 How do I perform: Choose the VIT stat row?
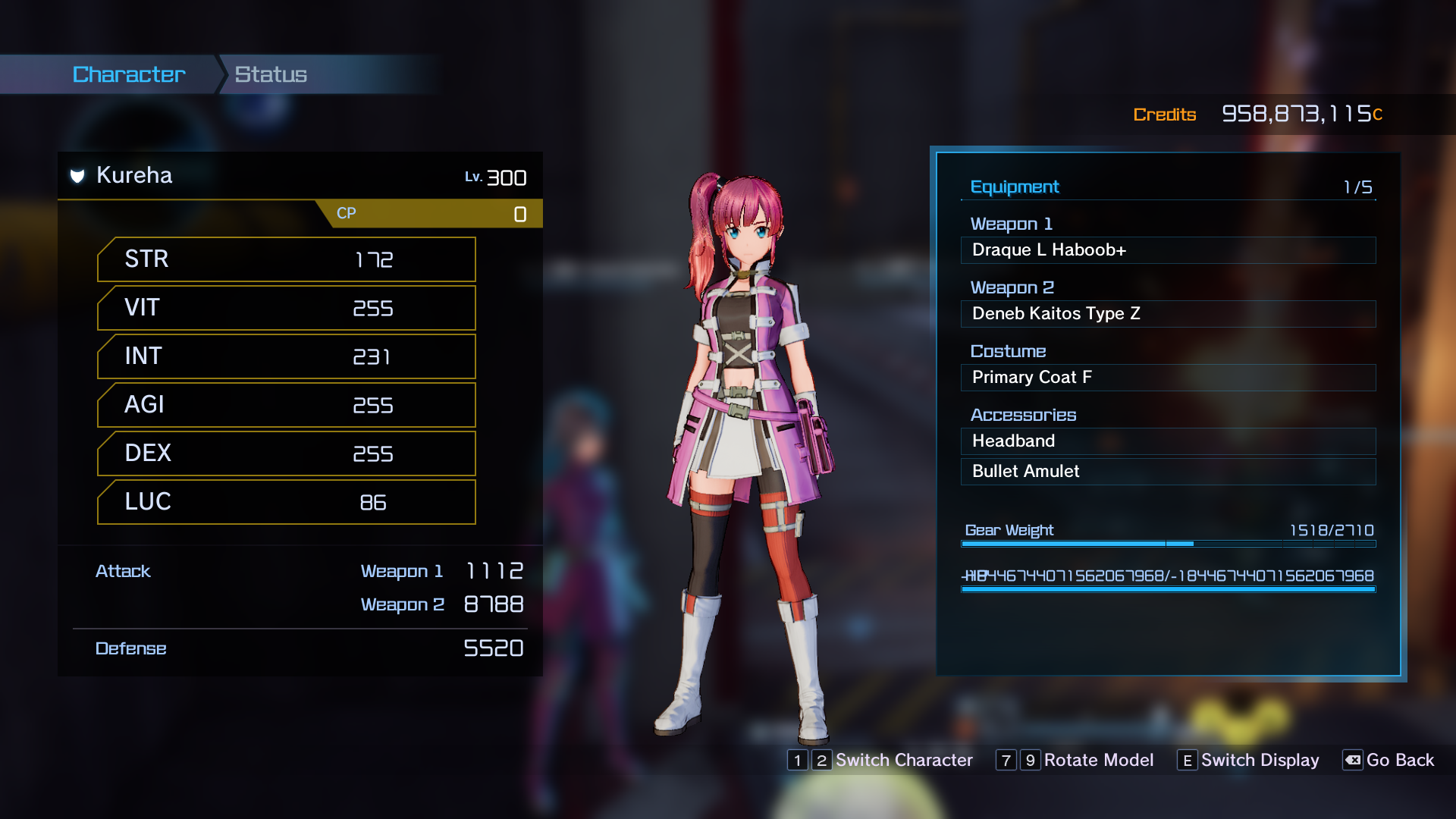[287, 308]
